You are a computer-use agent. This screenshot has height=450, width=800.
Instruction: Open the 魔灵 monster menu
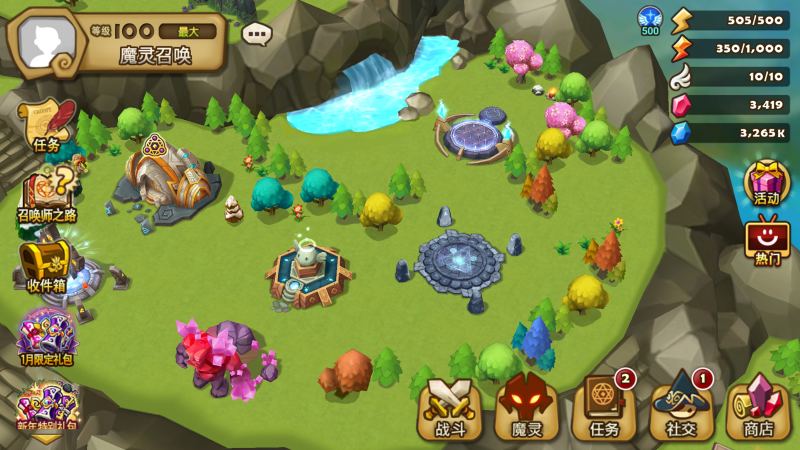click(527, 408)
